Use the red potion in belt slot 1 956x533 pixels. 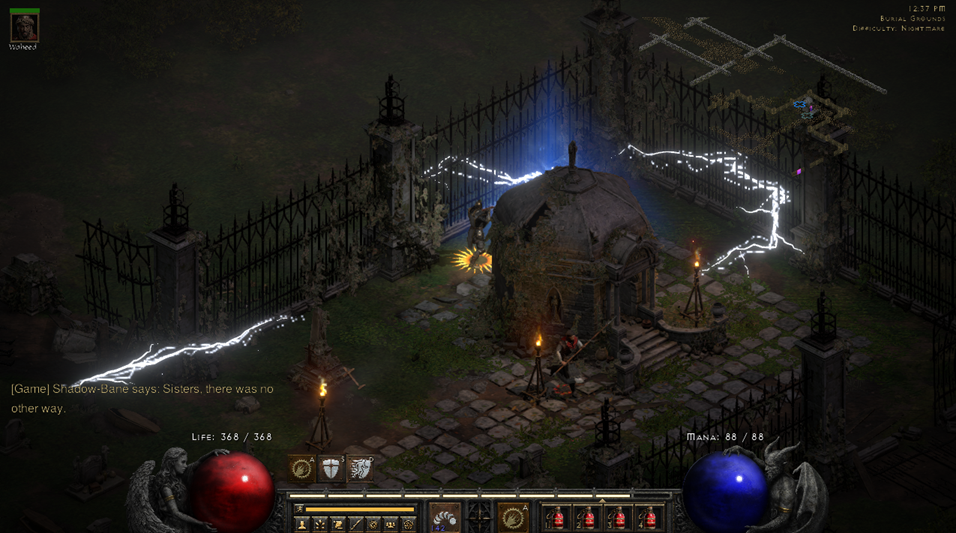click(557, 518)
